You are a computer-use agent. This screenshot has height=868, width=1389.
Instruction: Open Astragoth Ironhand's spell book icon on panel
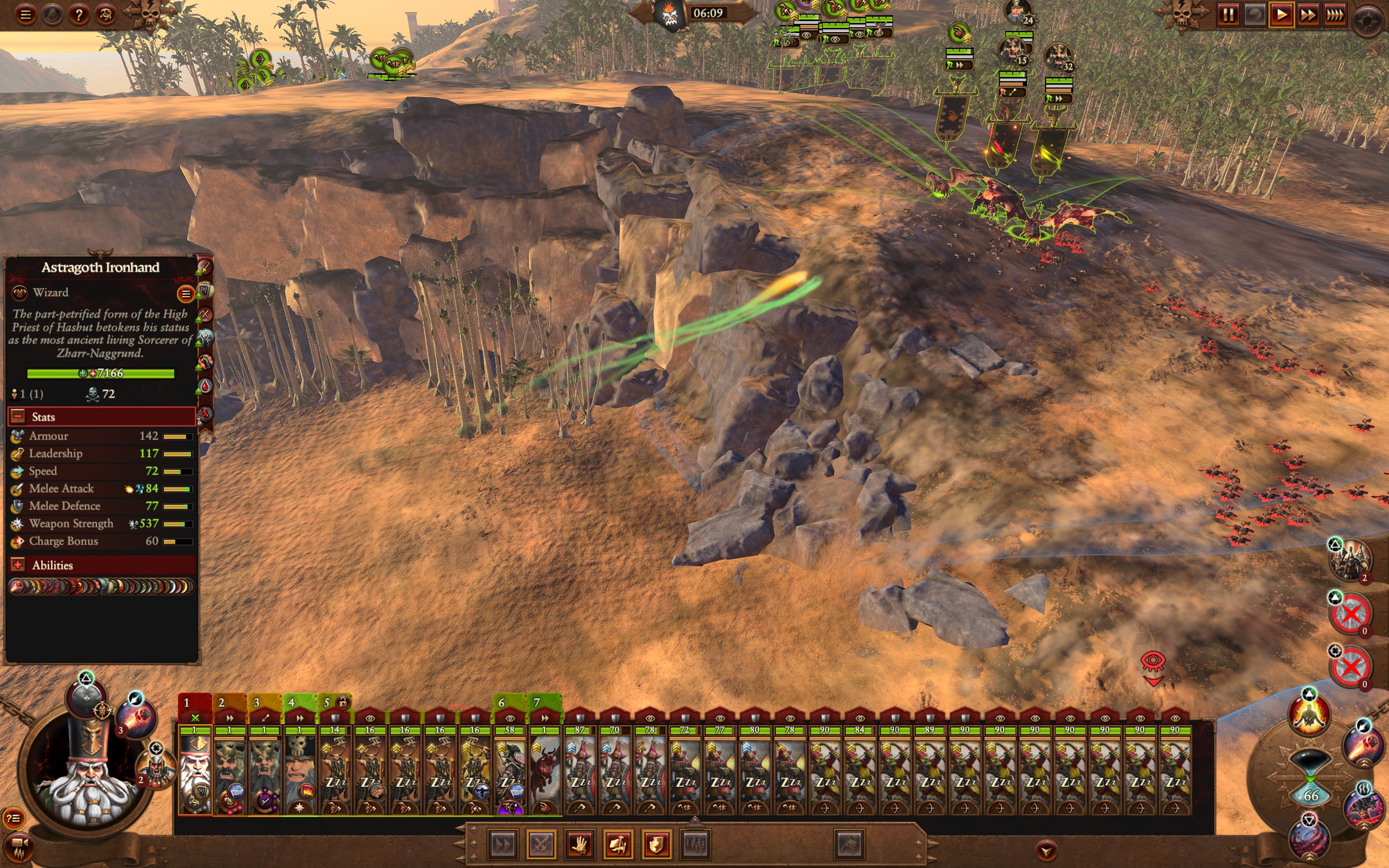(206, 290)
